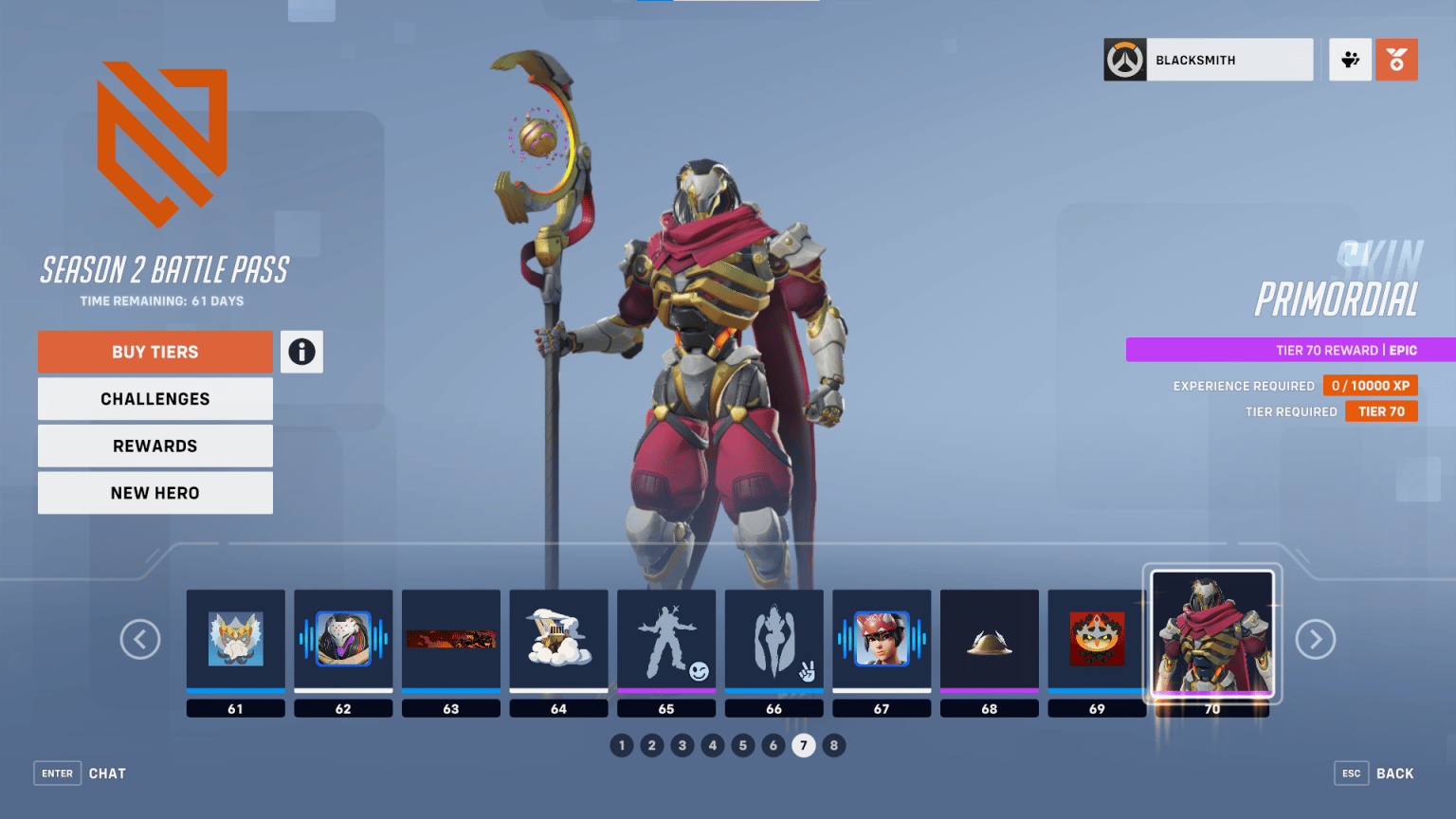Select the orange challenges medal icon

[x=1396, y=59]
